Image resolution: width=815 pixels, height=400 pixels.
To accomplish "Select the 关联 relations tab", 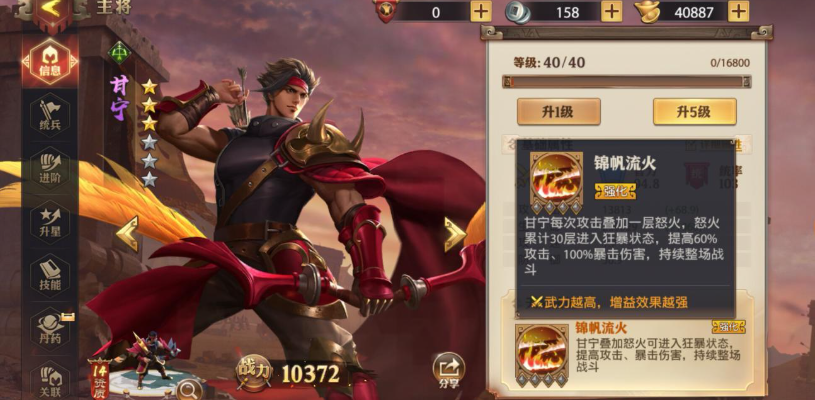I will (x=51, y=377).
